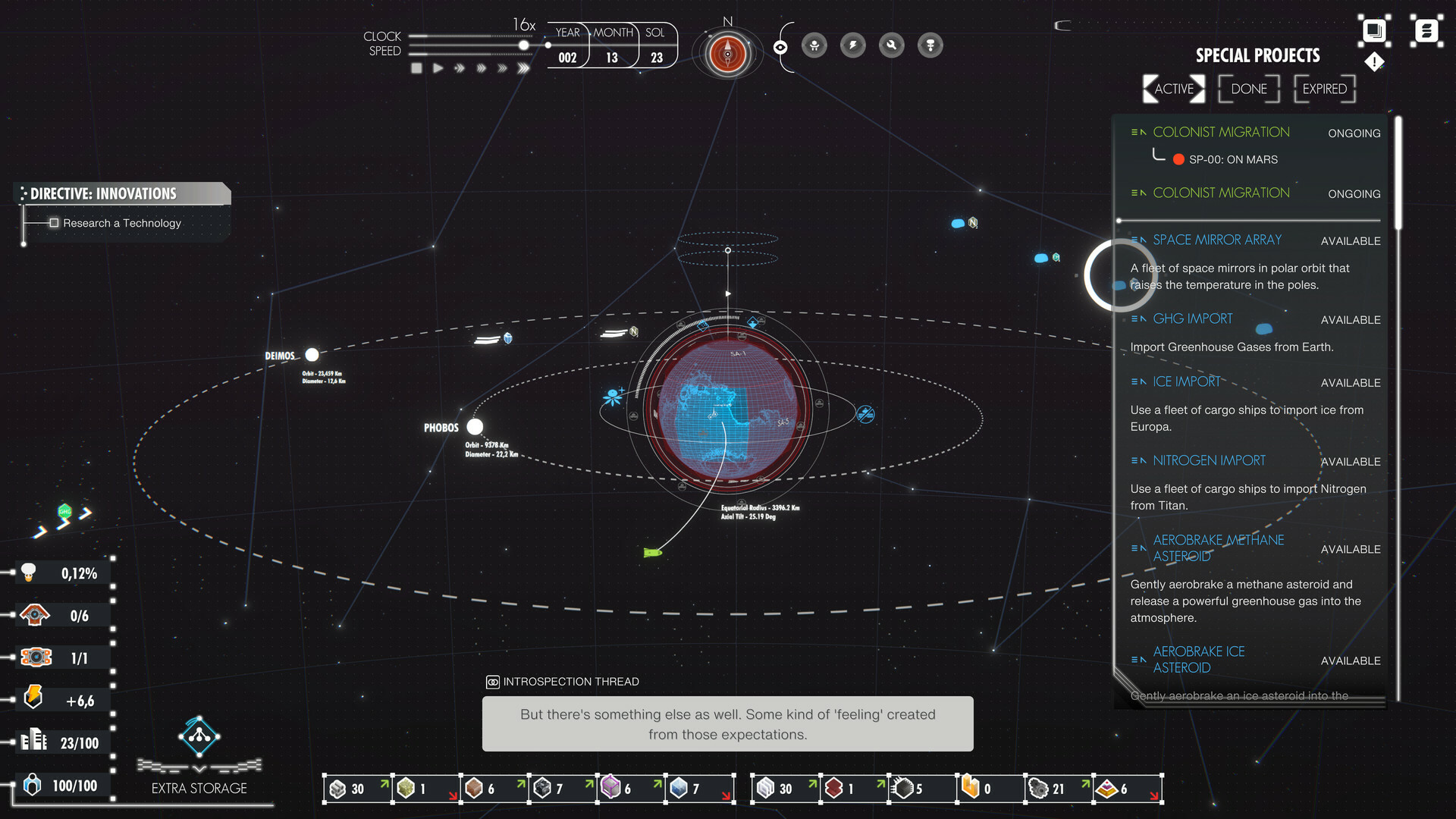
Task: Open the power overview via the lightning icon
Action: (853, 45)
